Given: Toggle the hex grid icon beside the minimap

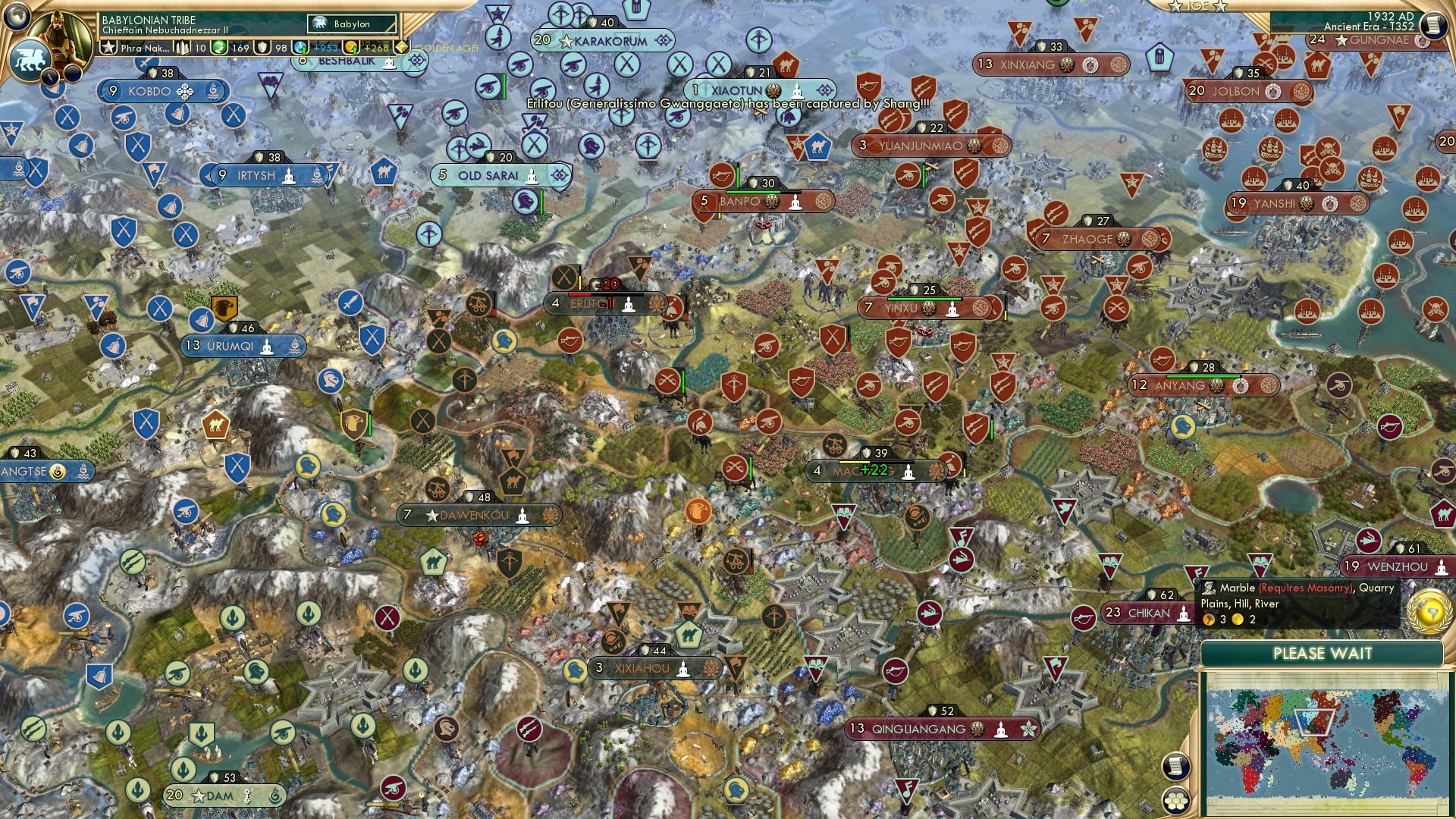Looking at the screenshot, I should point(1175,802).
